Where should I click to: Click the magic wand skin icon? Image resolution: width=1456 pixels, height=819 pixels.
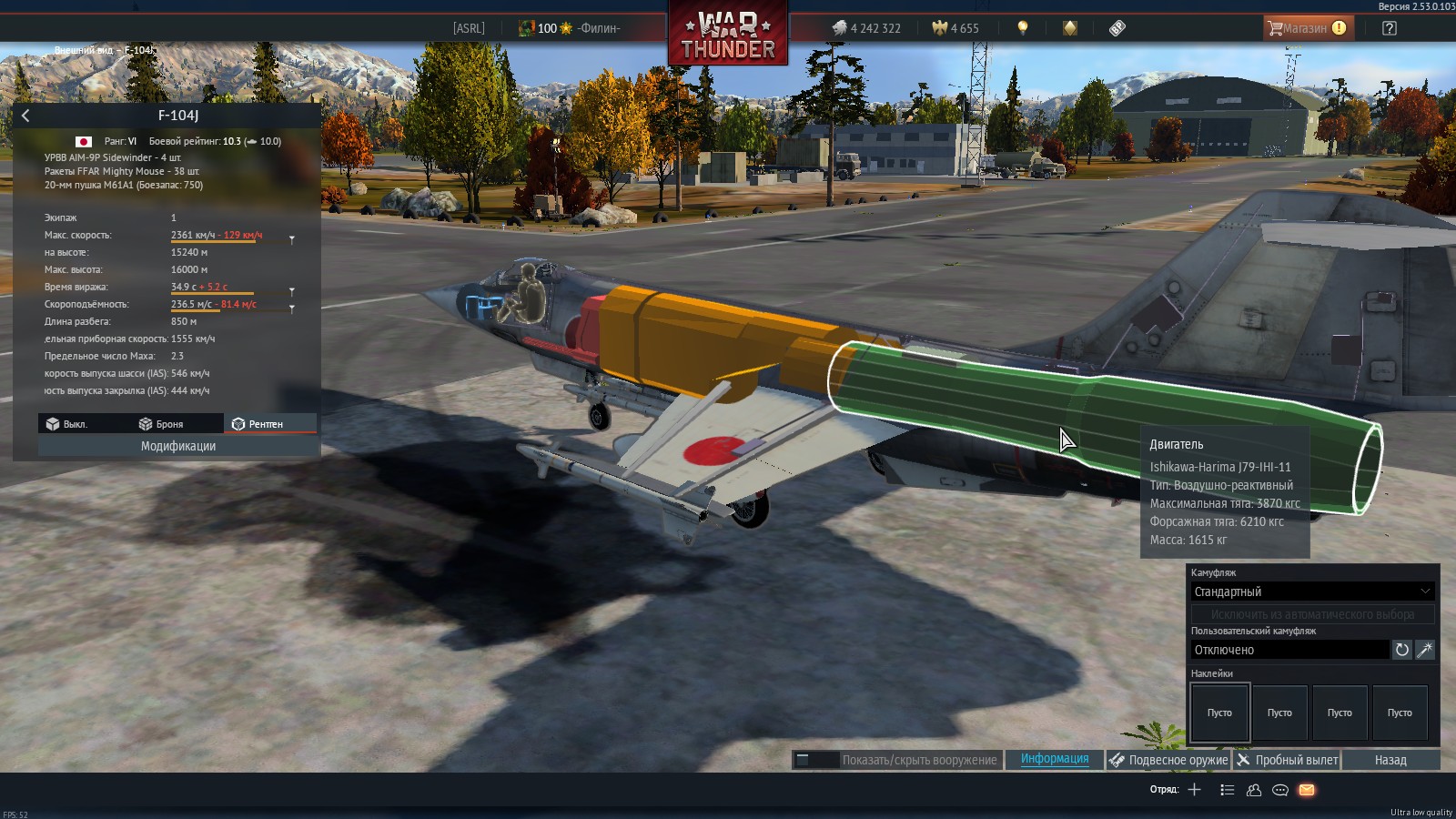coord(1425,650)
